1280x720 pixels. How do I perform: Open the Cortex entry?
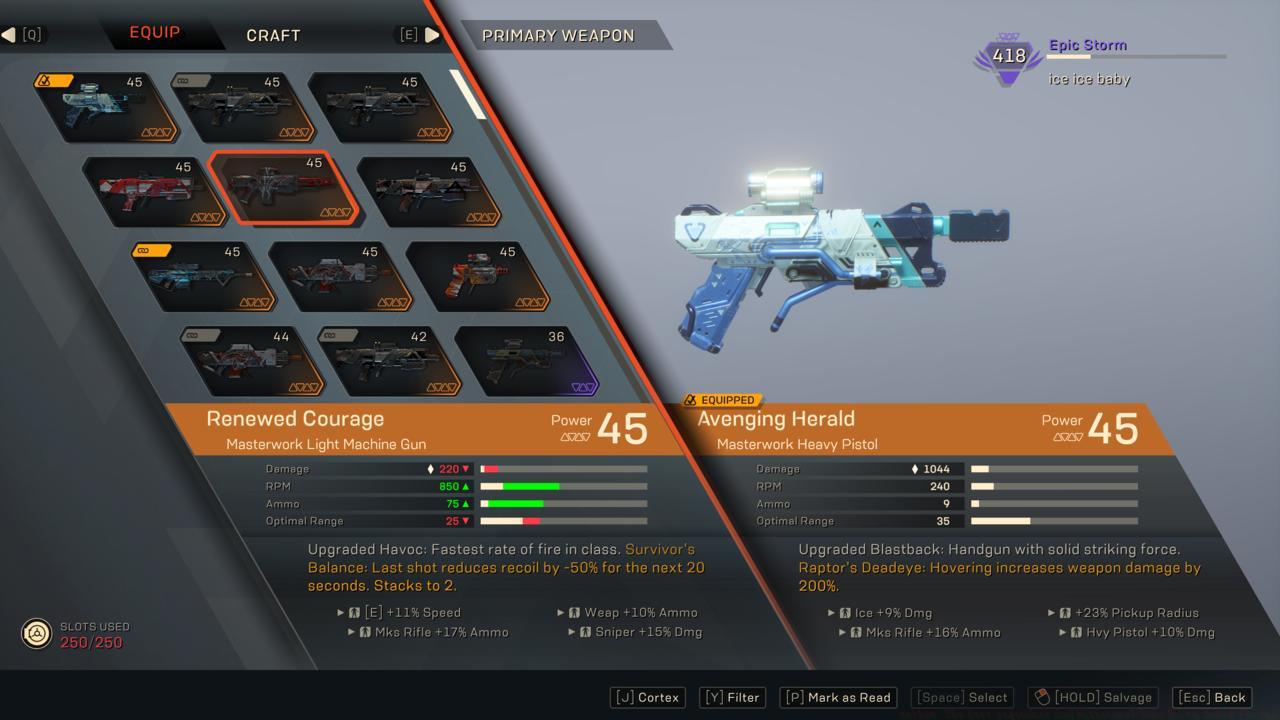click(x=647, y=697)
